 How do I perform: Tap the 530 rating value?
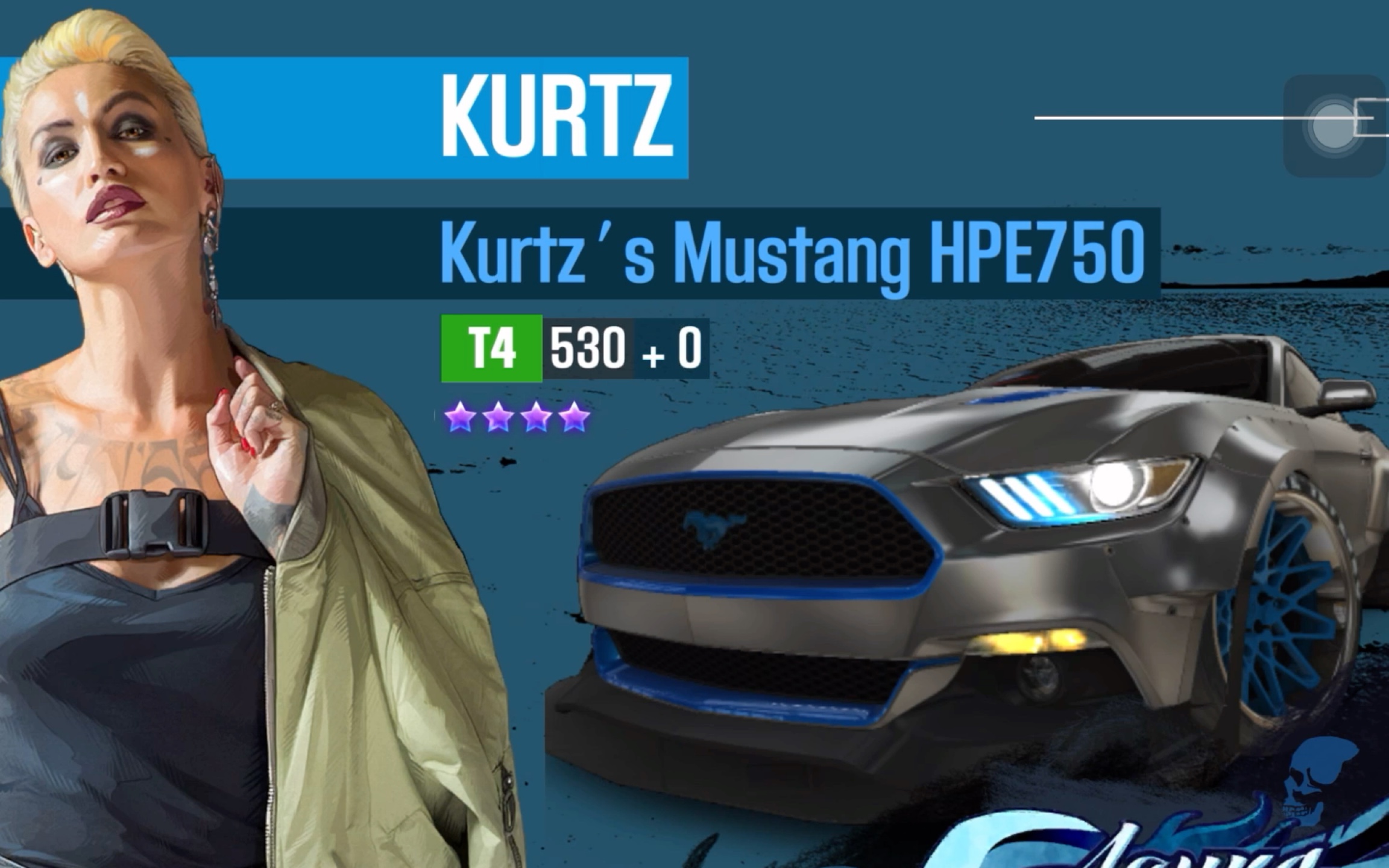588,348
